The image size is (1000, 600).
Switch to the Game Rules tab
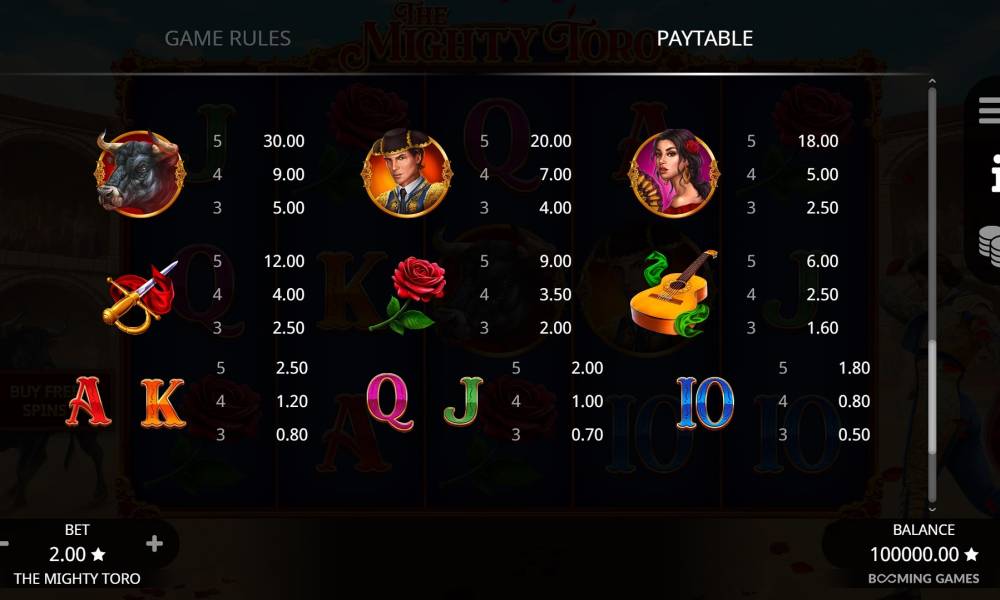[228, 39]
